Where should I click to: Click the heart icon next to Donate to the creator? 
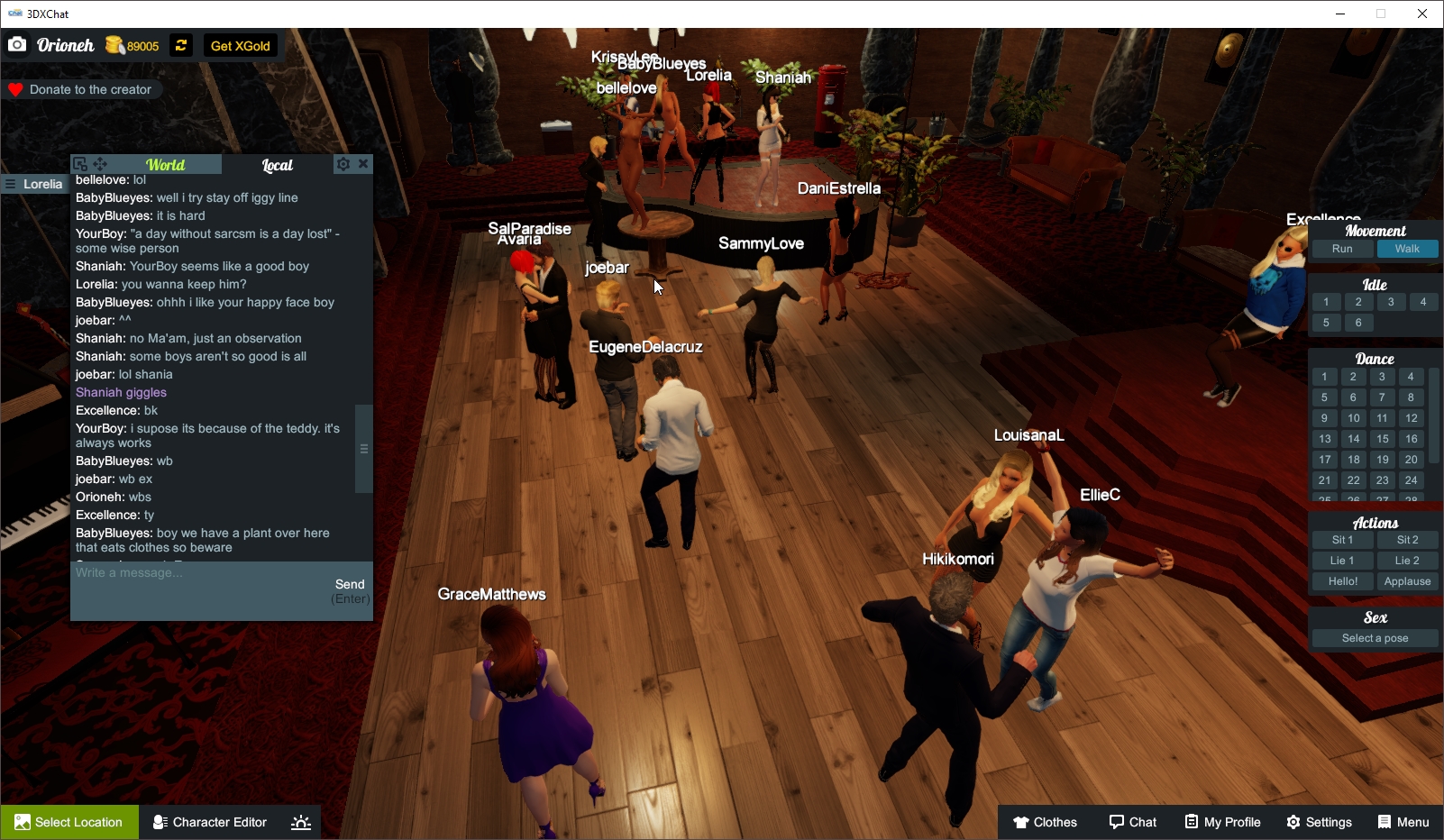pyautogui.click(x=14, y=89)
